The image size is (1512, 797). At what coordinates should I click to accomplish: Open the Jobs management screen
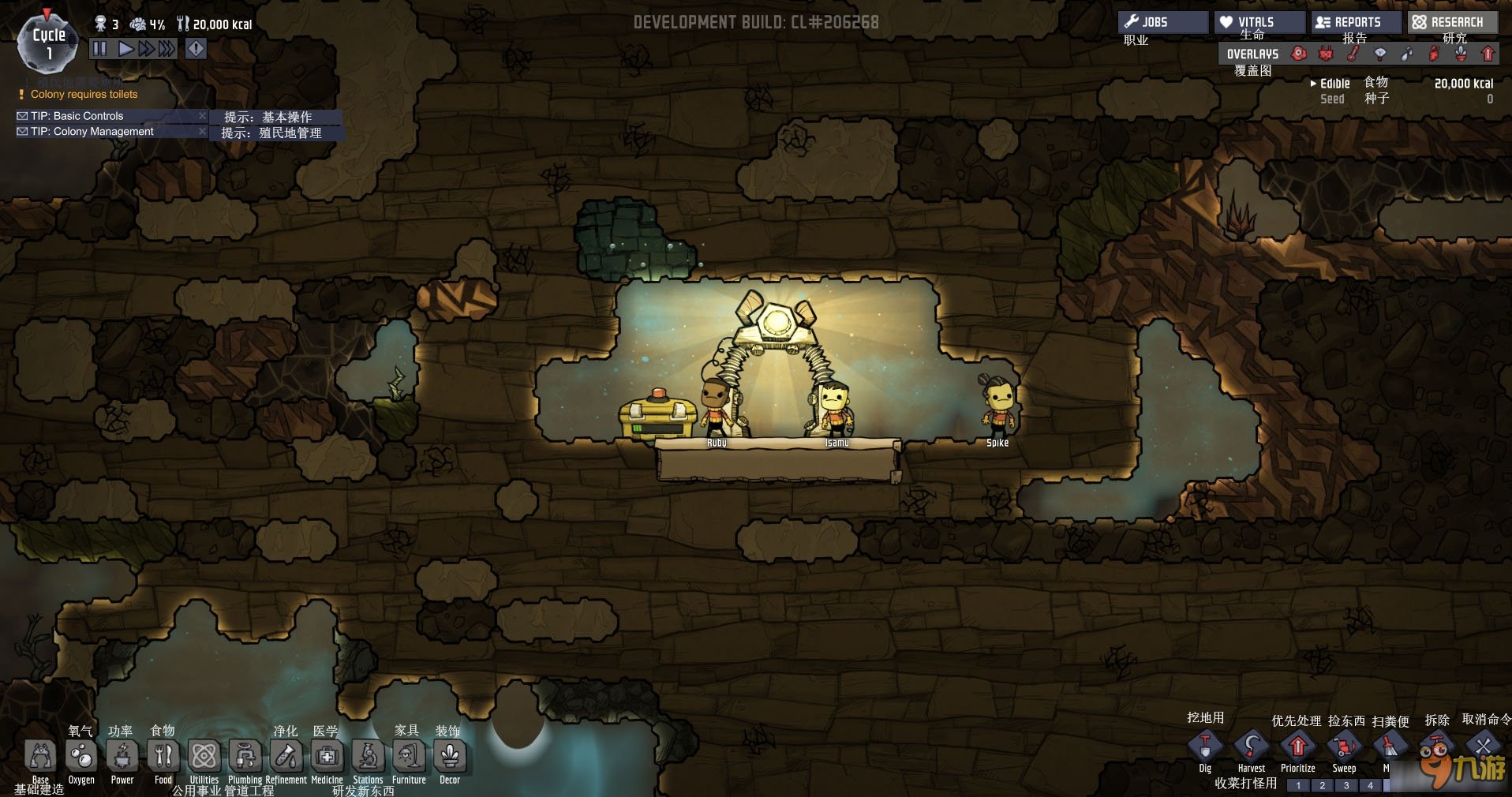pyautogui.click(x=1162, y=22)
